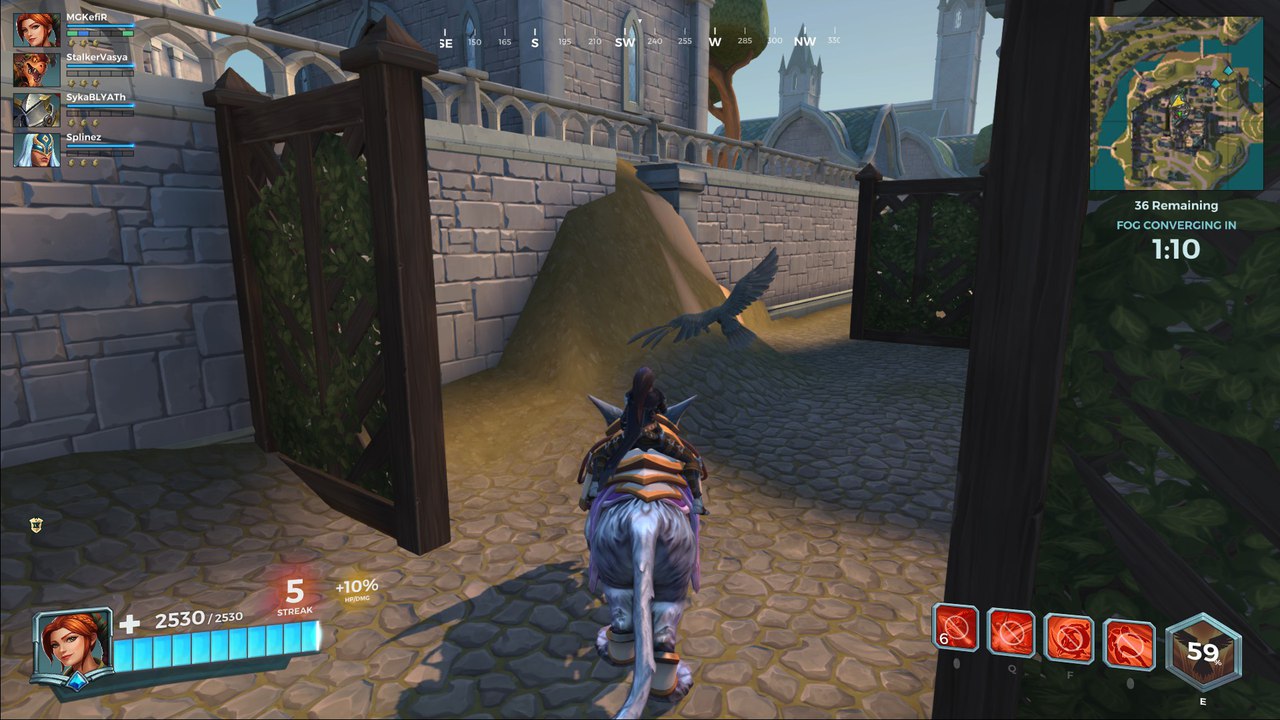Click the red-haired champion portrait by the health bar

click(x=72, y=644)
